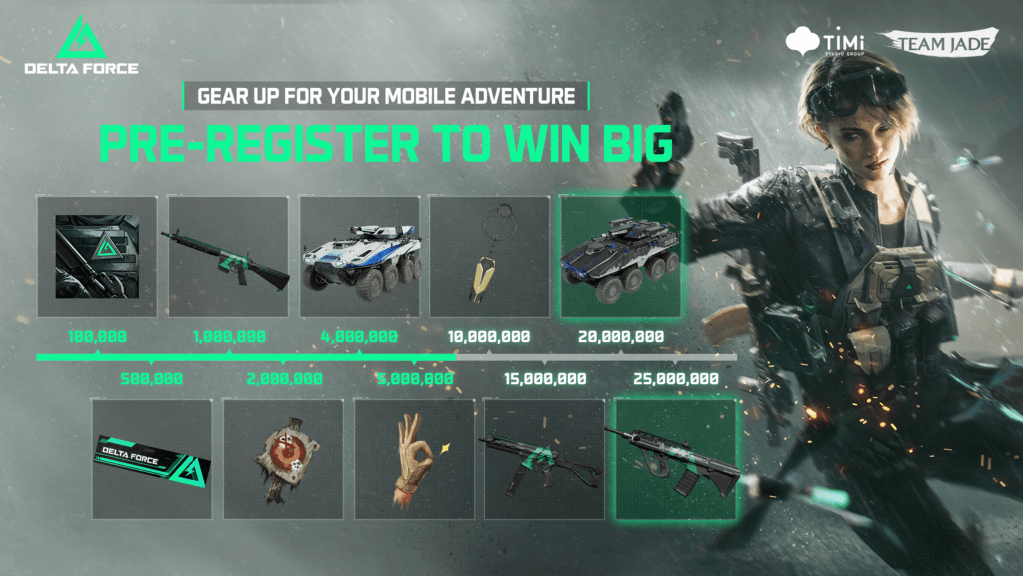
Task: Choose the M16 rifle skin reward tile
Action: pos(226,256)
